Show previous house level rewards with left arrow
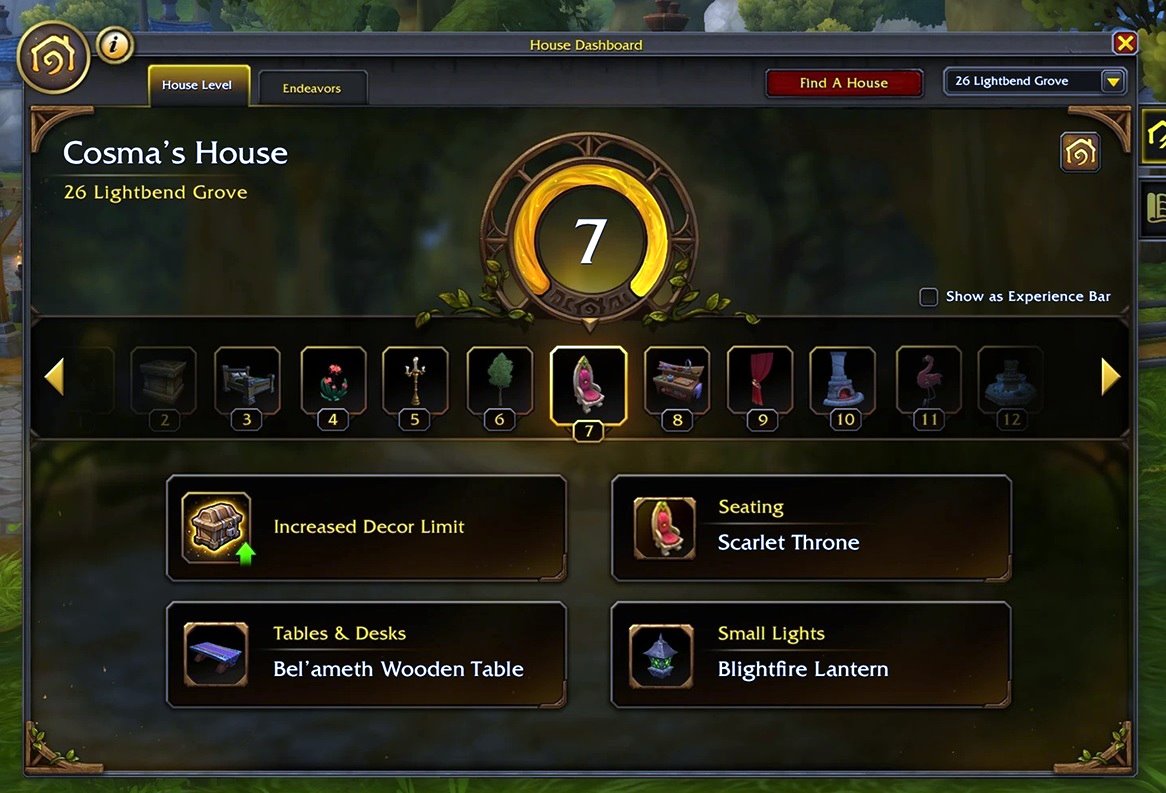1166x793 pixels. tap(54, 377)
